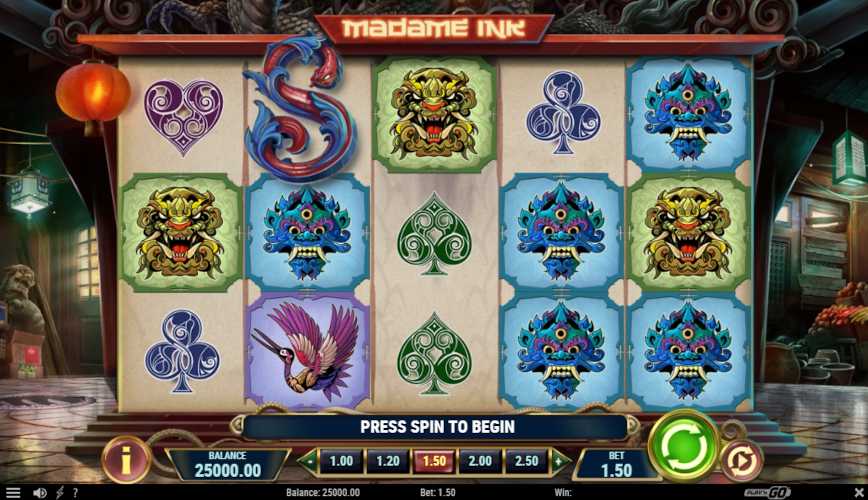Pick the 1.50 bet option

pos(434,461)
